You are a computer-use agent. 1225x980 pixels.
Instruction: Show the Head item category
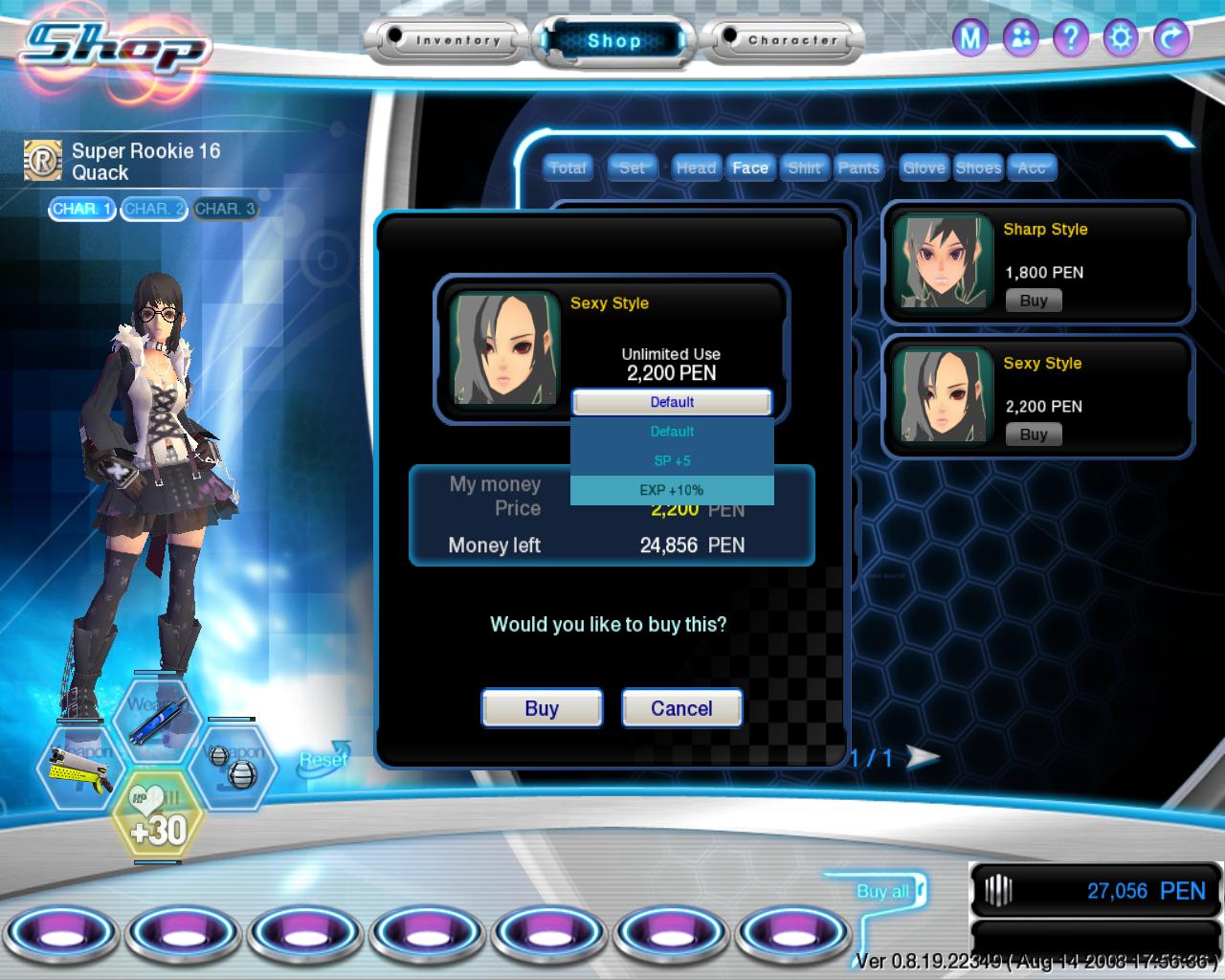[696, 167]
